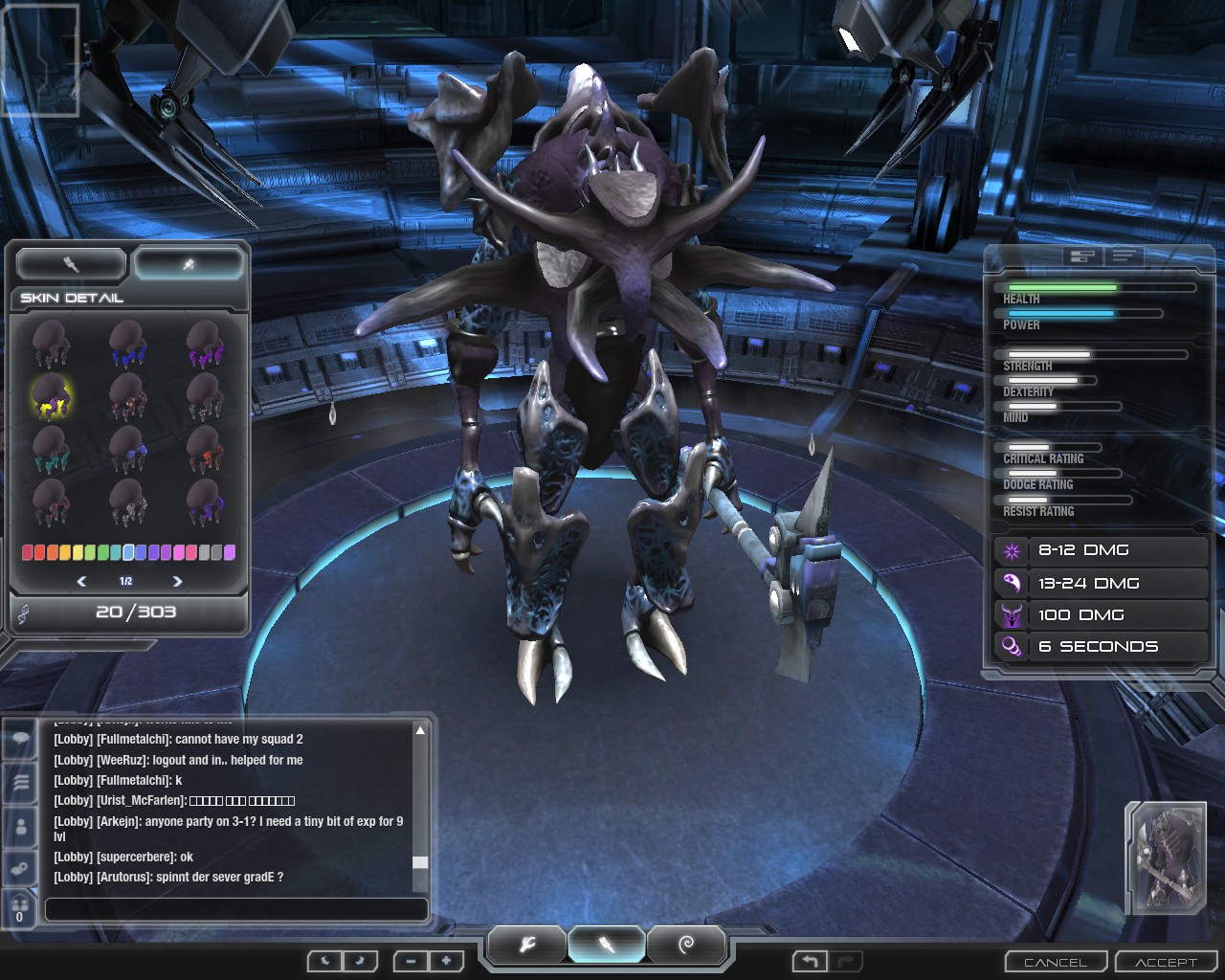This screenshot has height=980, width=1225.
Task: Click the left arrow on the skin pagination
Action: 80,580
